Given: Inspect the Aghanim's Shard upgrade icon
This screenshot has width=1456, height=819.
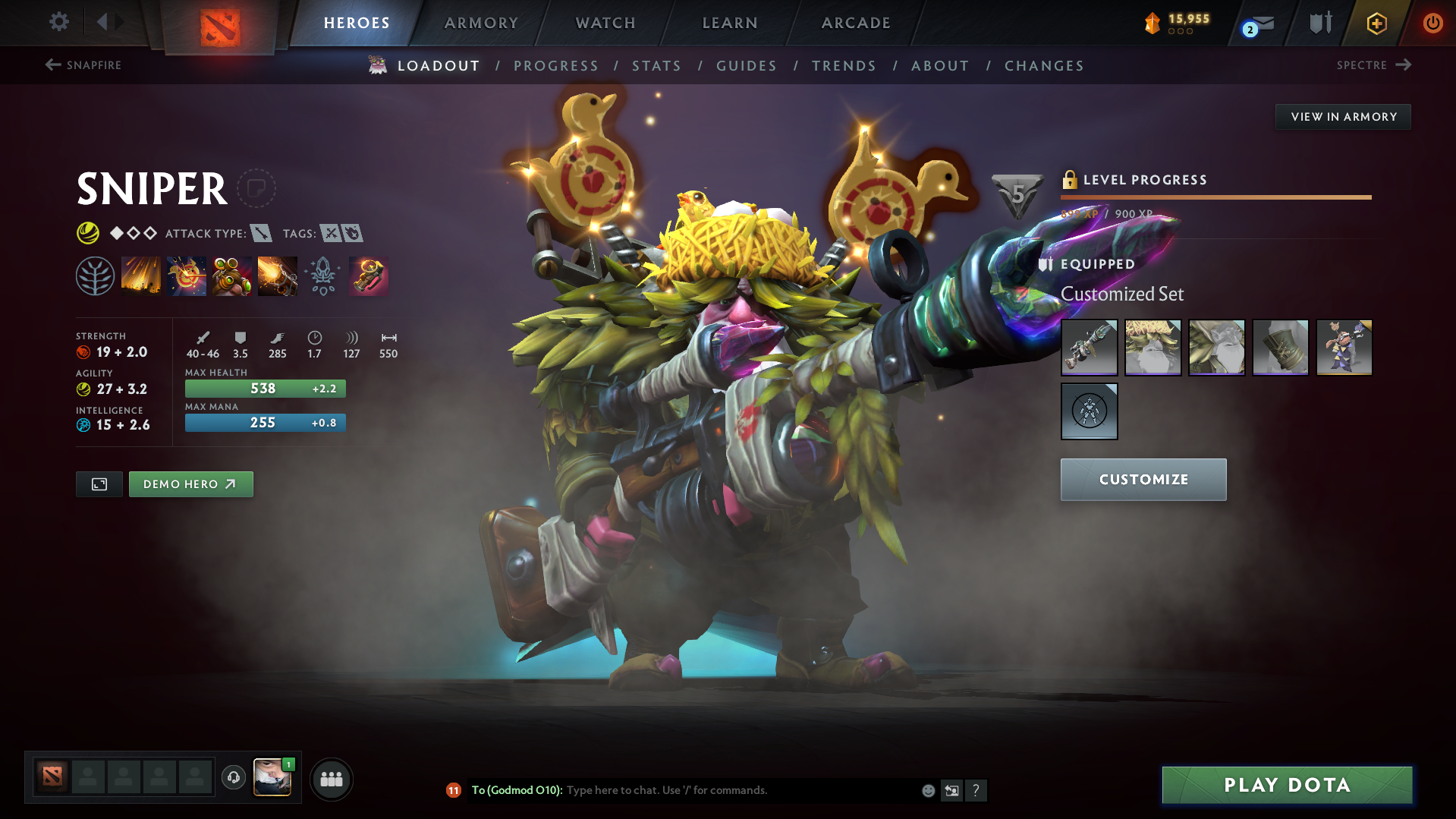Looking at the screenshot, I should [x=369, y=275].
